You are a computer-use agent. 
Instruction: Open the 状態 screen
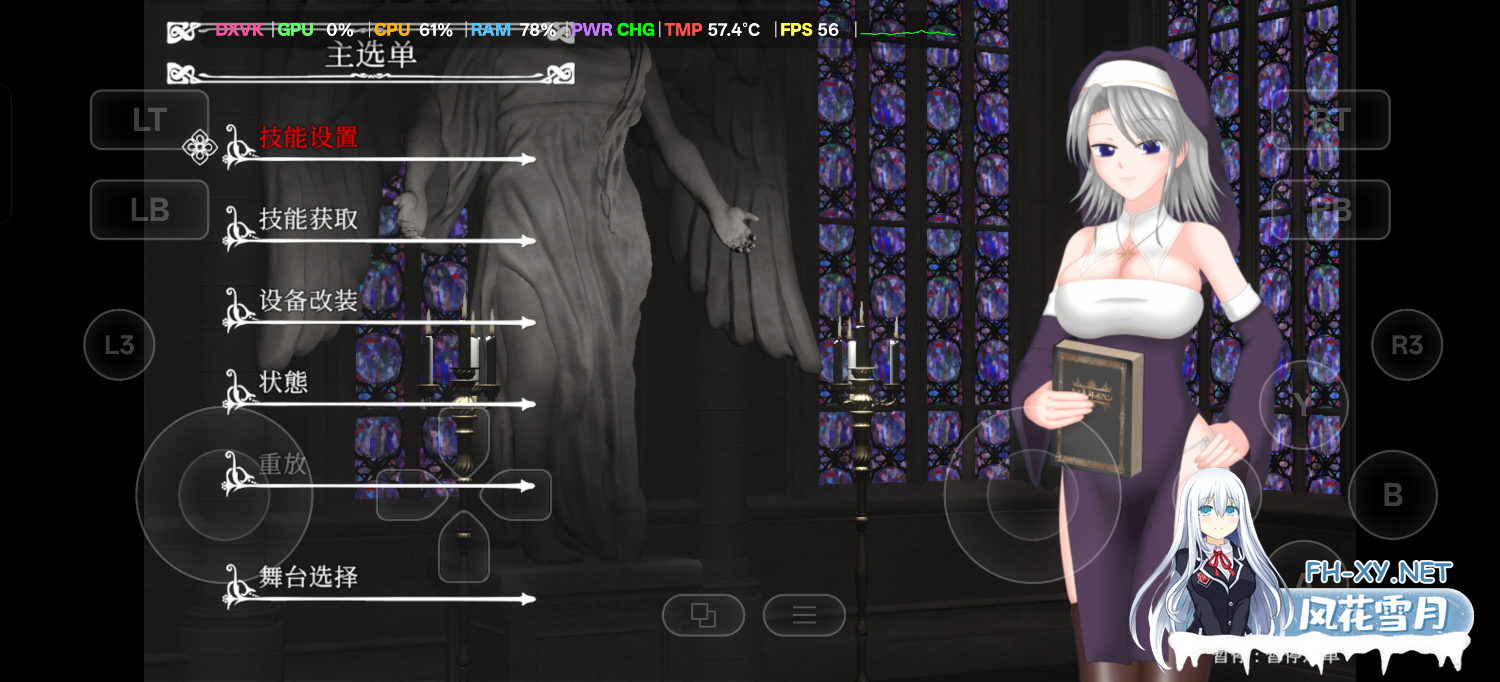tap(283, 383)
